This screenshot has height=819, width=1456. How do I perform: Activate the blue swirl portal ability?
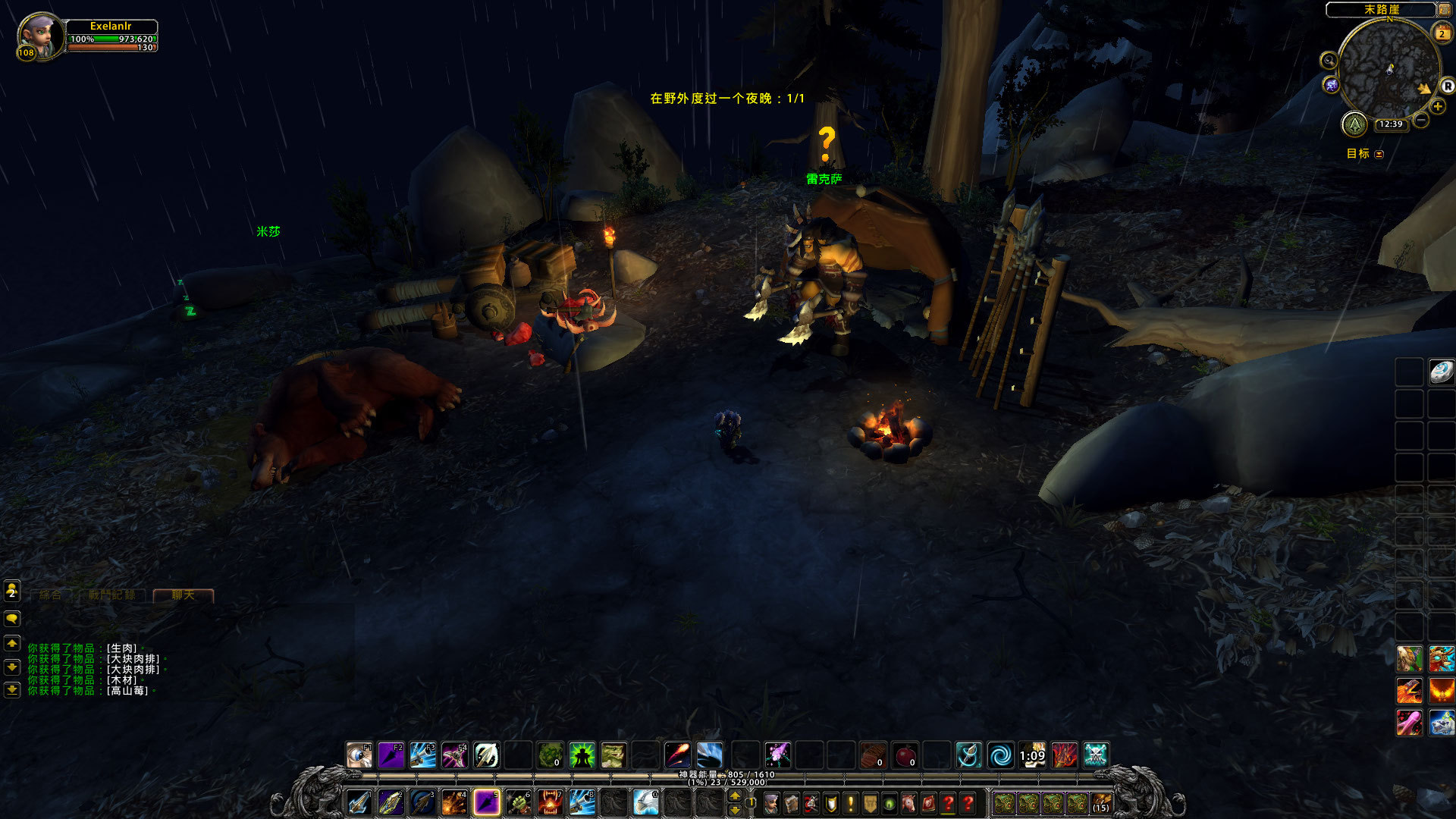pos(1000,755)
